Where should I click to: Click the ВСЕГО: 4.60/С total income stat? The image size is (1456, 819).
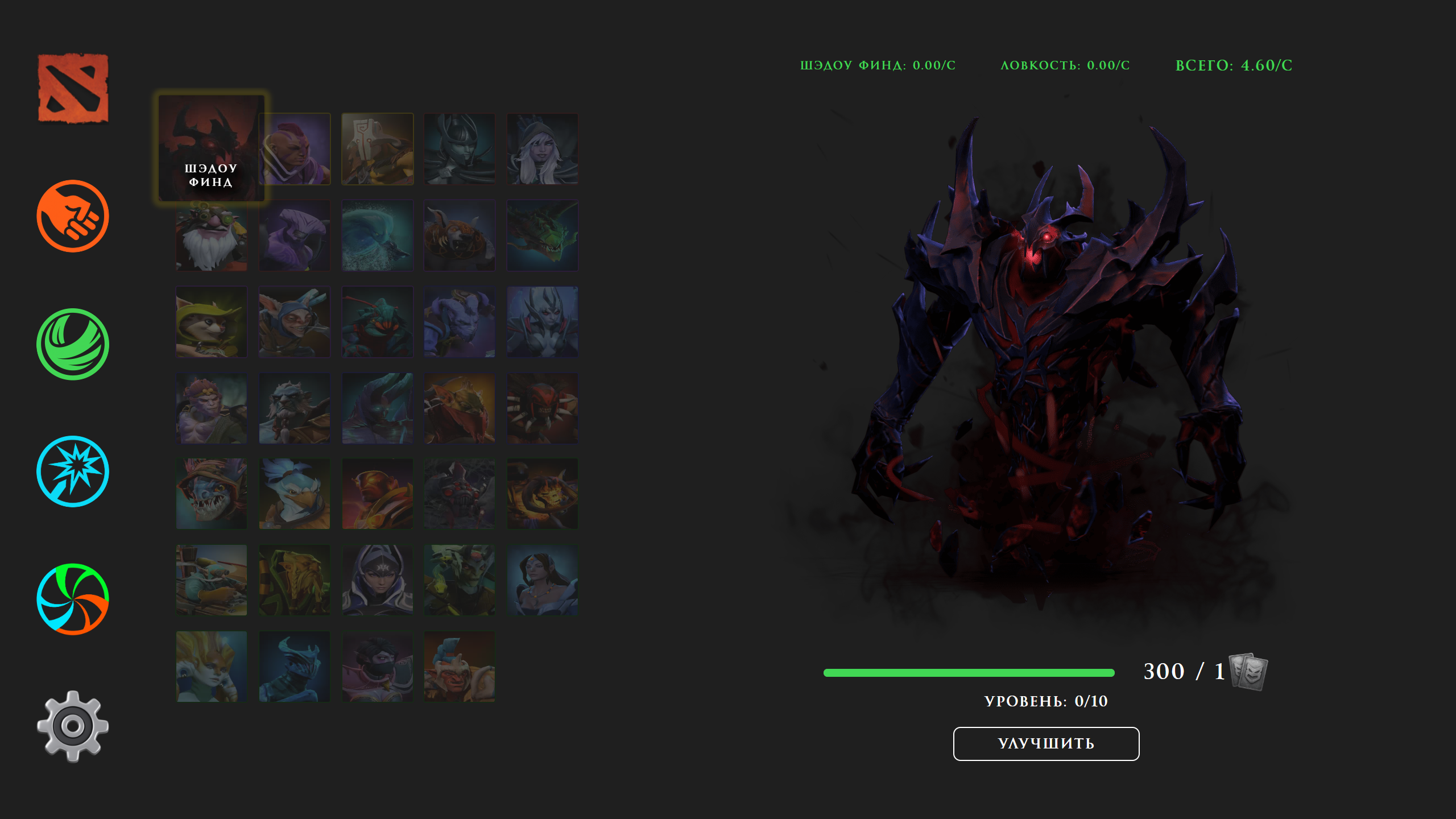(1240, 66)
